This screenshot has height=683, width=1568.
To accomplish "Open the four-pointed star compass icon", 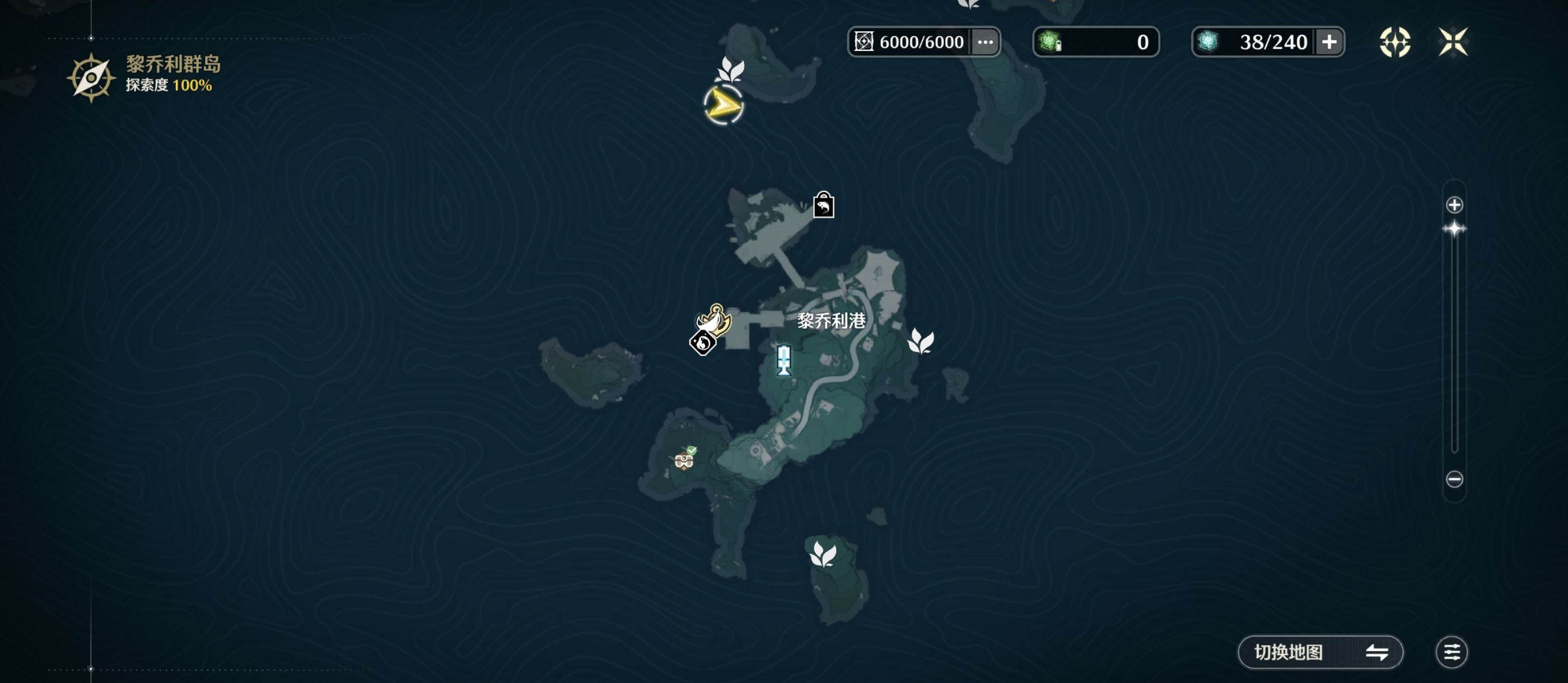I will (1394, 42).
